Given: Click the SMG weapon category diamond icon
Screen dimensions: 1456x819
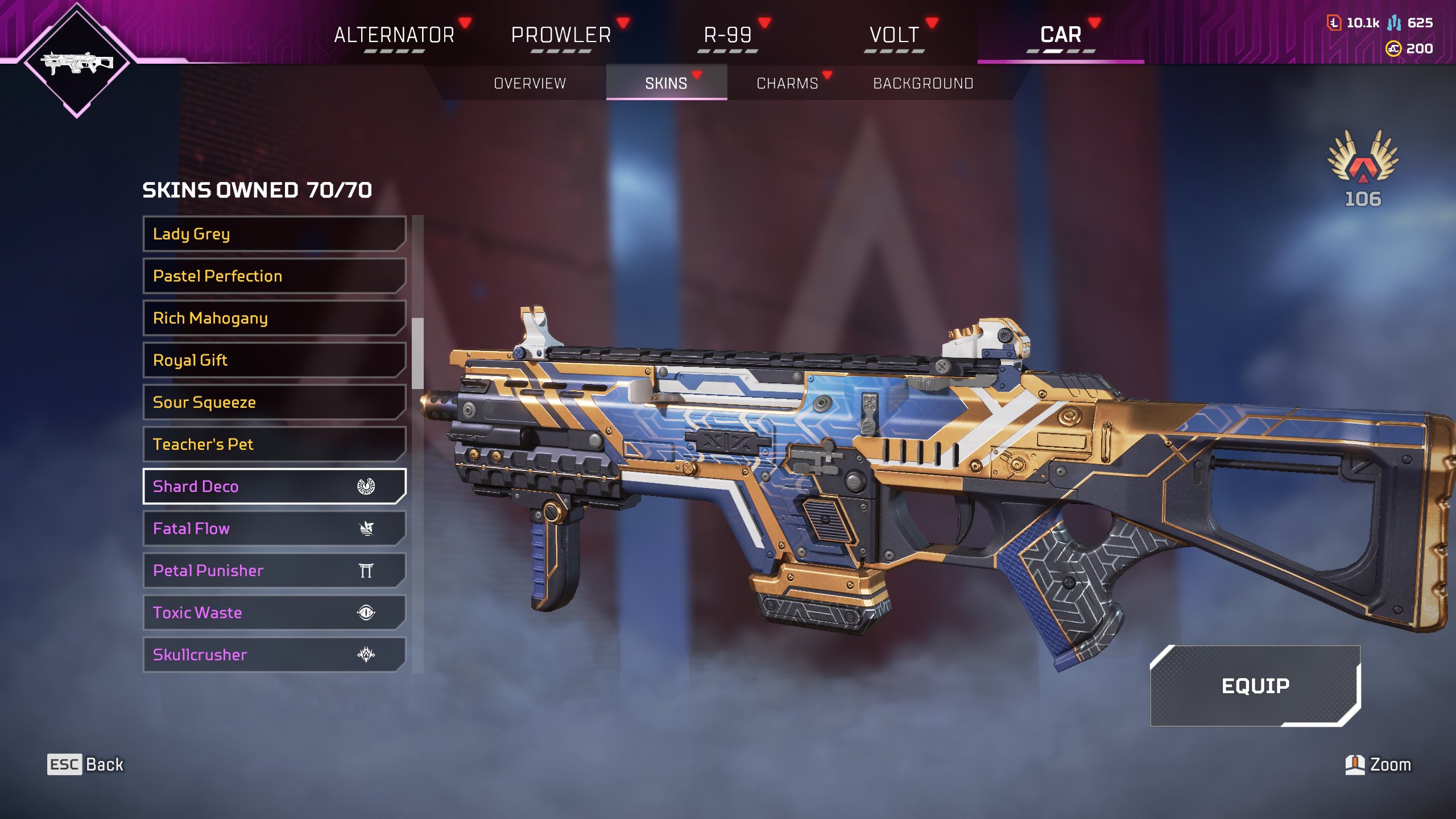Looking at the screenshot, I should coord(77,61).
